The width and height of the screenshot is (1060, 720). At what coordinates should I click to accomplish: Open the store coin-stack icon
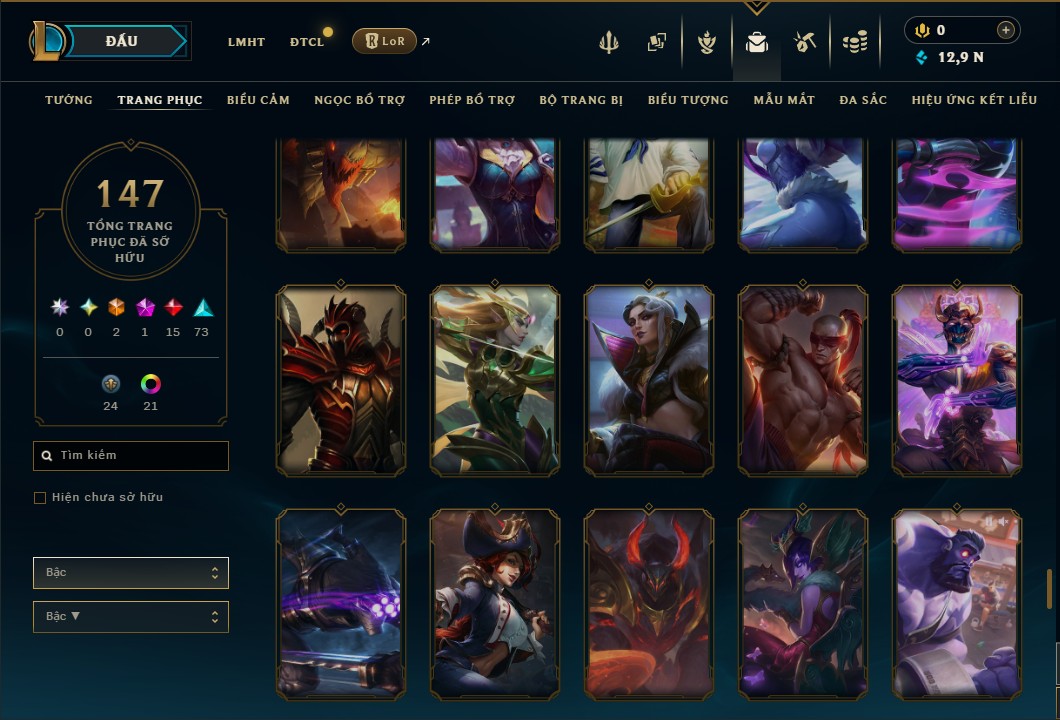(854, 42)
